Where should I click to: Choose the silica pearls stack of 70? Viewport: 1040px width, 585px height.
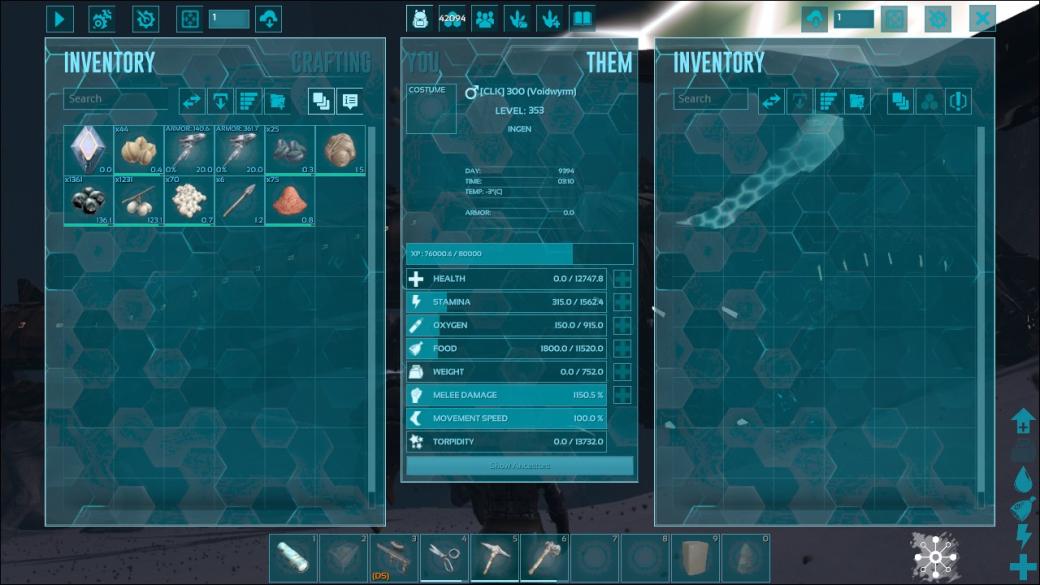point(189,200)
